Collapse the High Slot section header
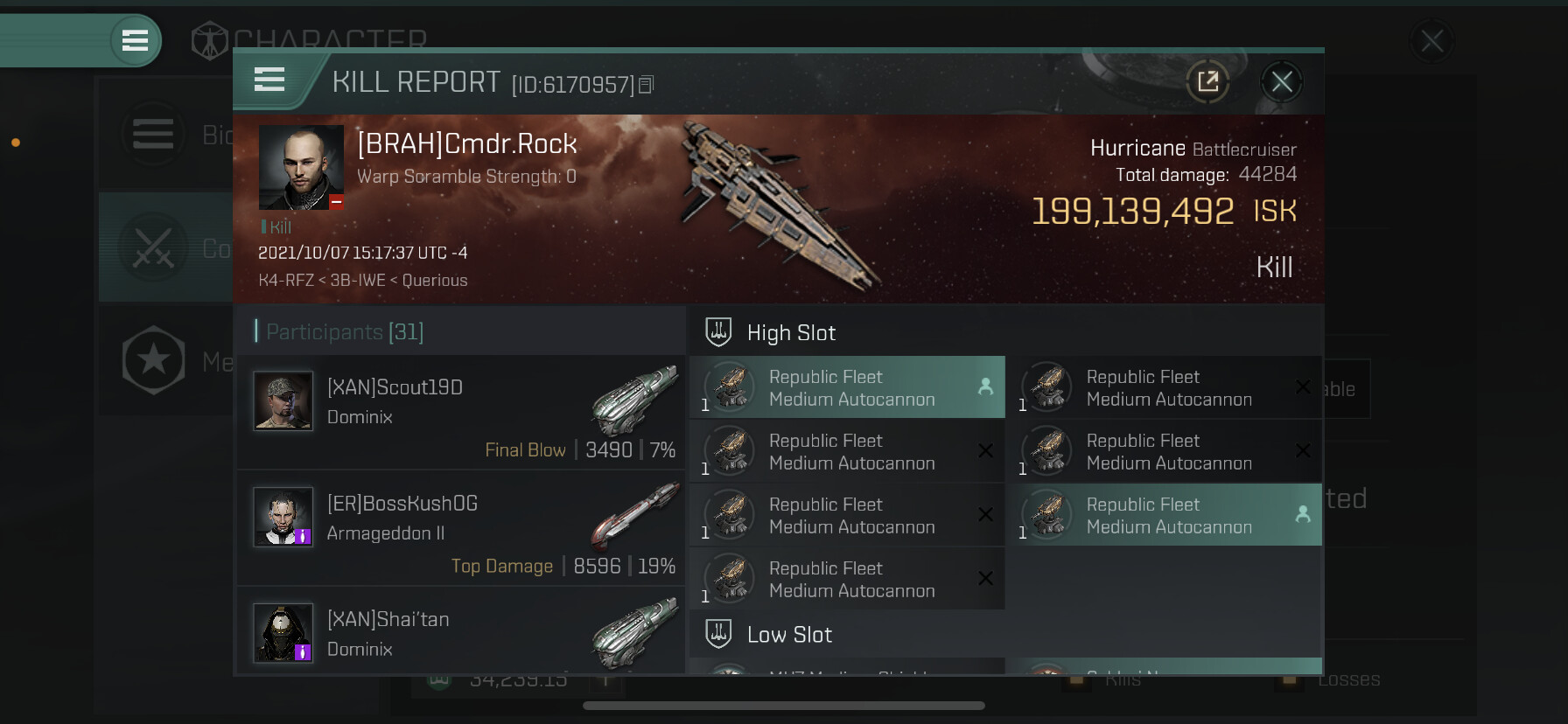Viewport: 1568px width, 724px height. pos(791,333)
